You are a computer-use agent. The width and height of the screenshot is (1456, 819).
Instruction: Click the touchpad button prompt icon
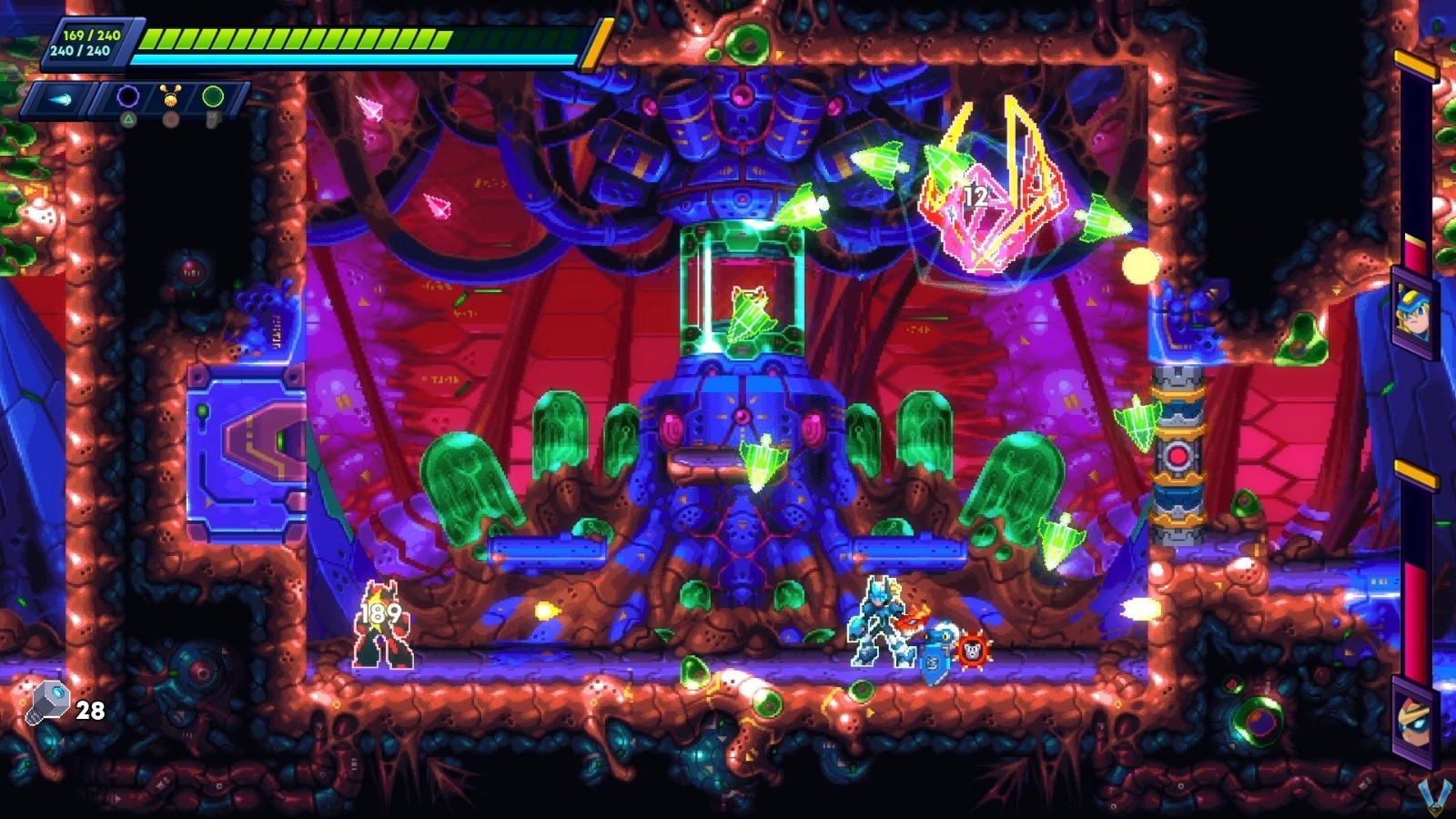pyautogui.click(x=213, y=118)
